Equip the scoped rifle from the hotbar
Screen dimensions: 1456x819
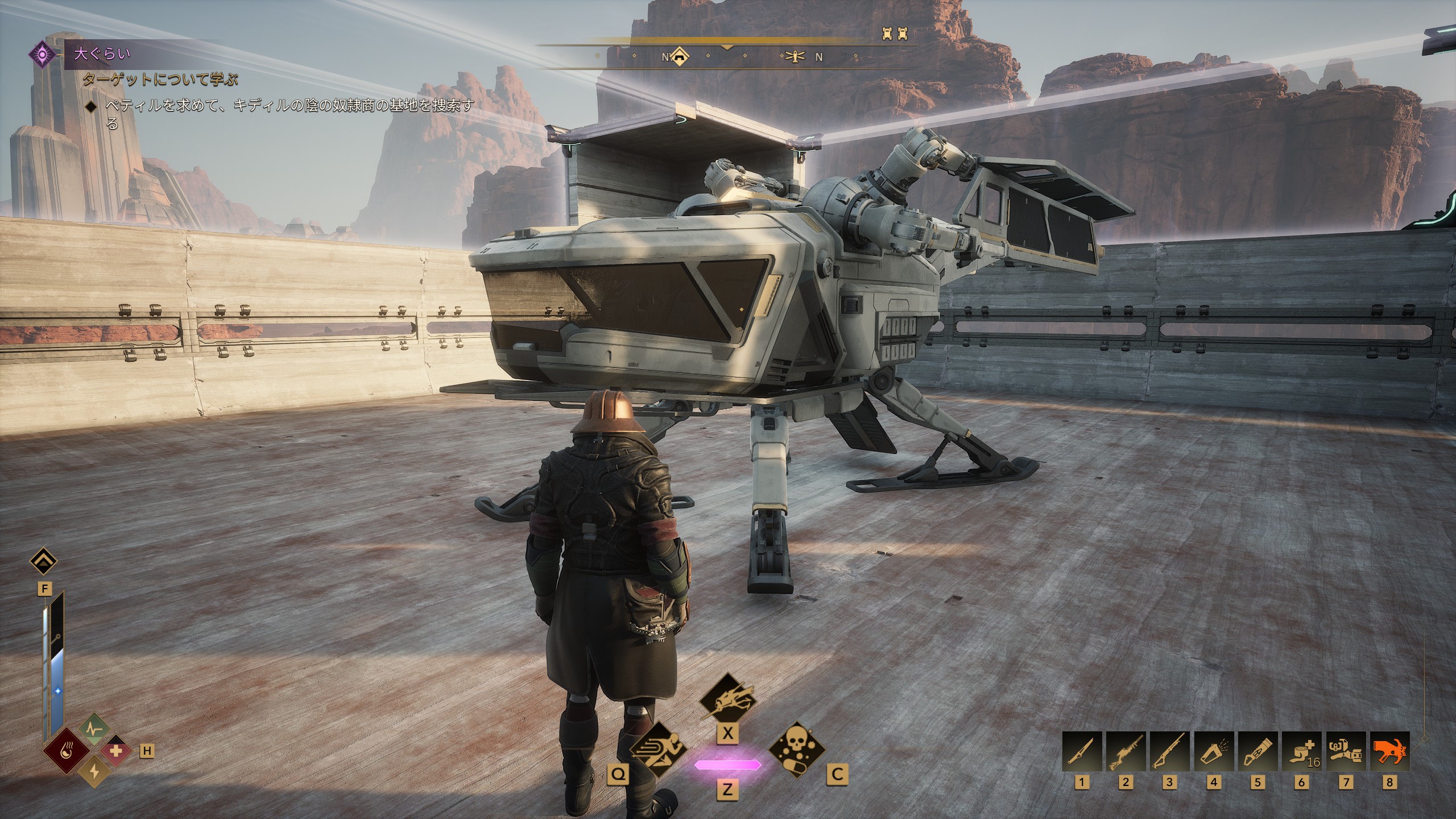coord(1126,751)
